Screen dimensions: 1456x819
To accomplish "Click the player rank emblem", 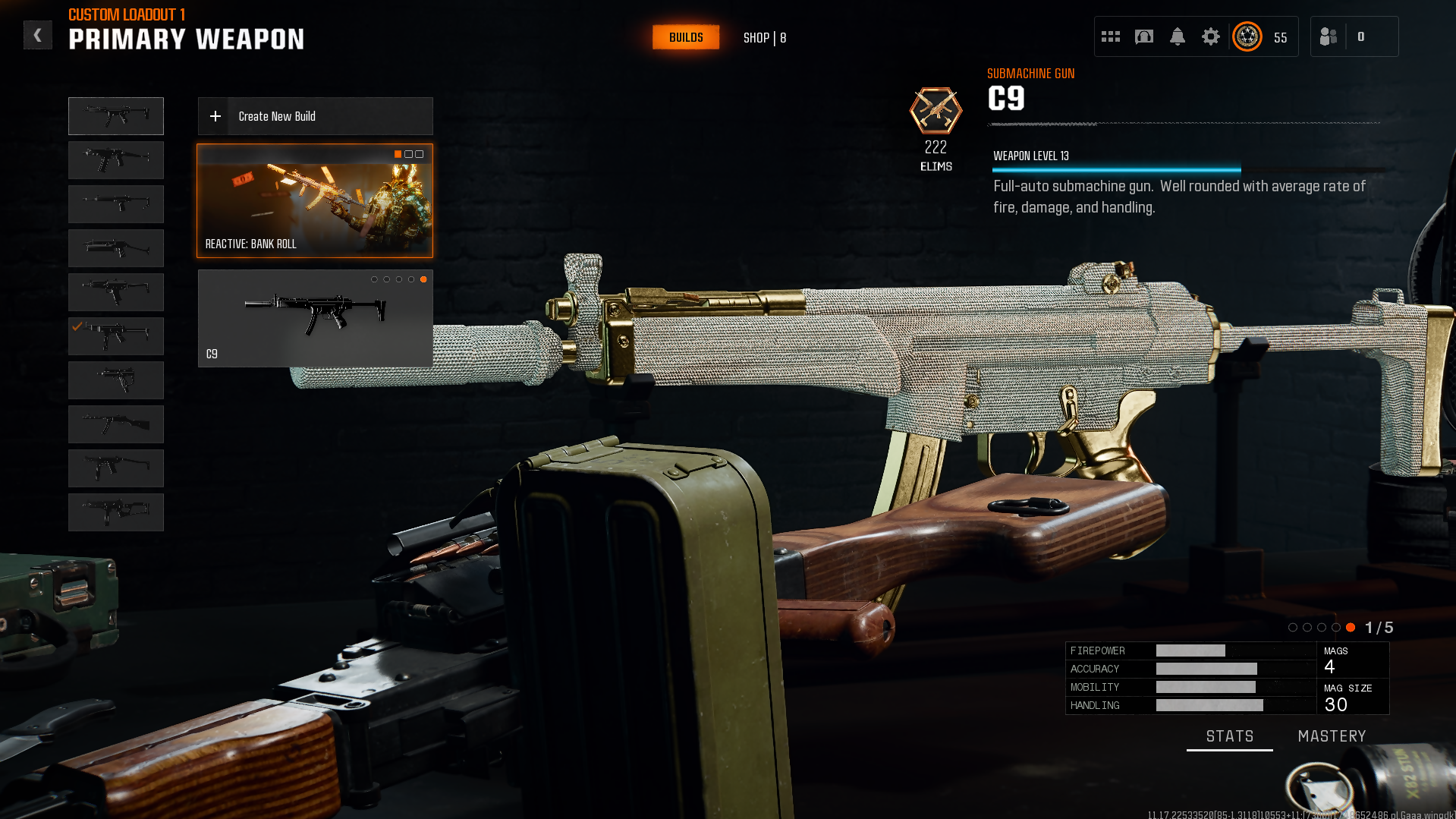I will coord(1247,36).
